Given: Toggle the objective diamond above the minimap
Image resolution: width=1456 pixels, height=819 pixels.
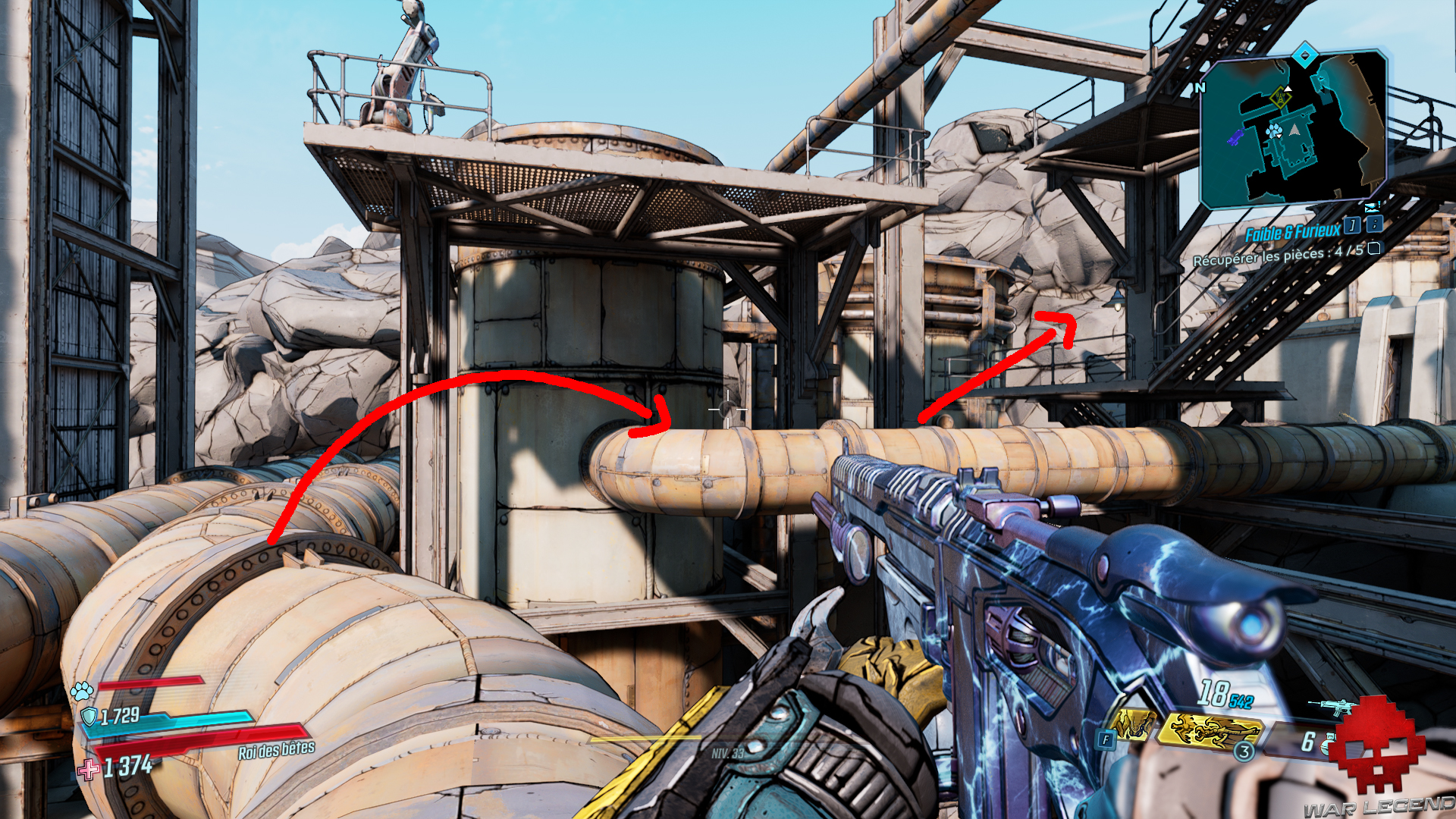Looking at the screenshot, I should [x=1306, y=55].
